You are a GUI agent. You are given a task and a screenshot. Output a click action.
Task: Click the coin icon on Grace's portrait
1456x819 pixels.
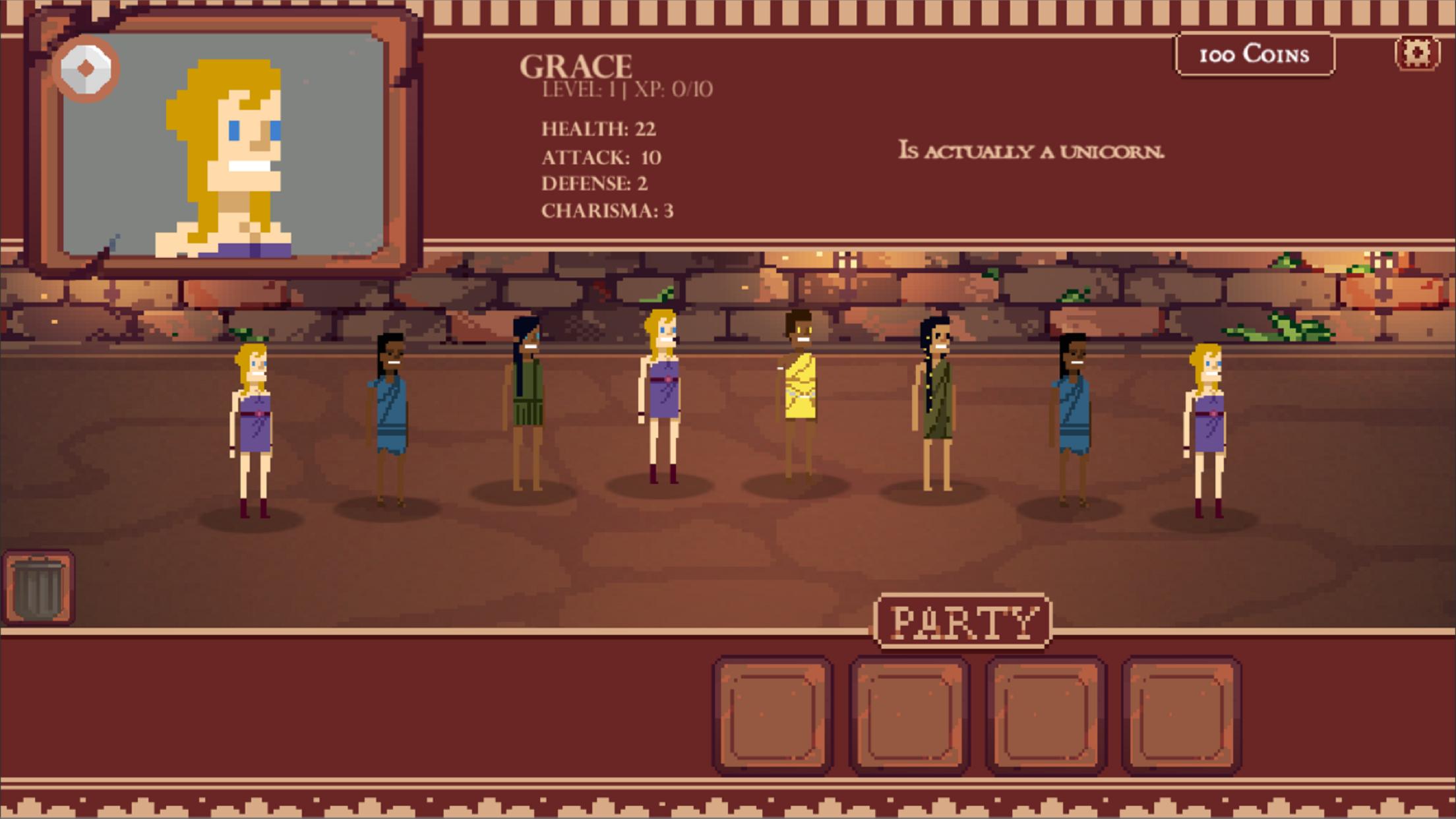(x=86, y=69)
